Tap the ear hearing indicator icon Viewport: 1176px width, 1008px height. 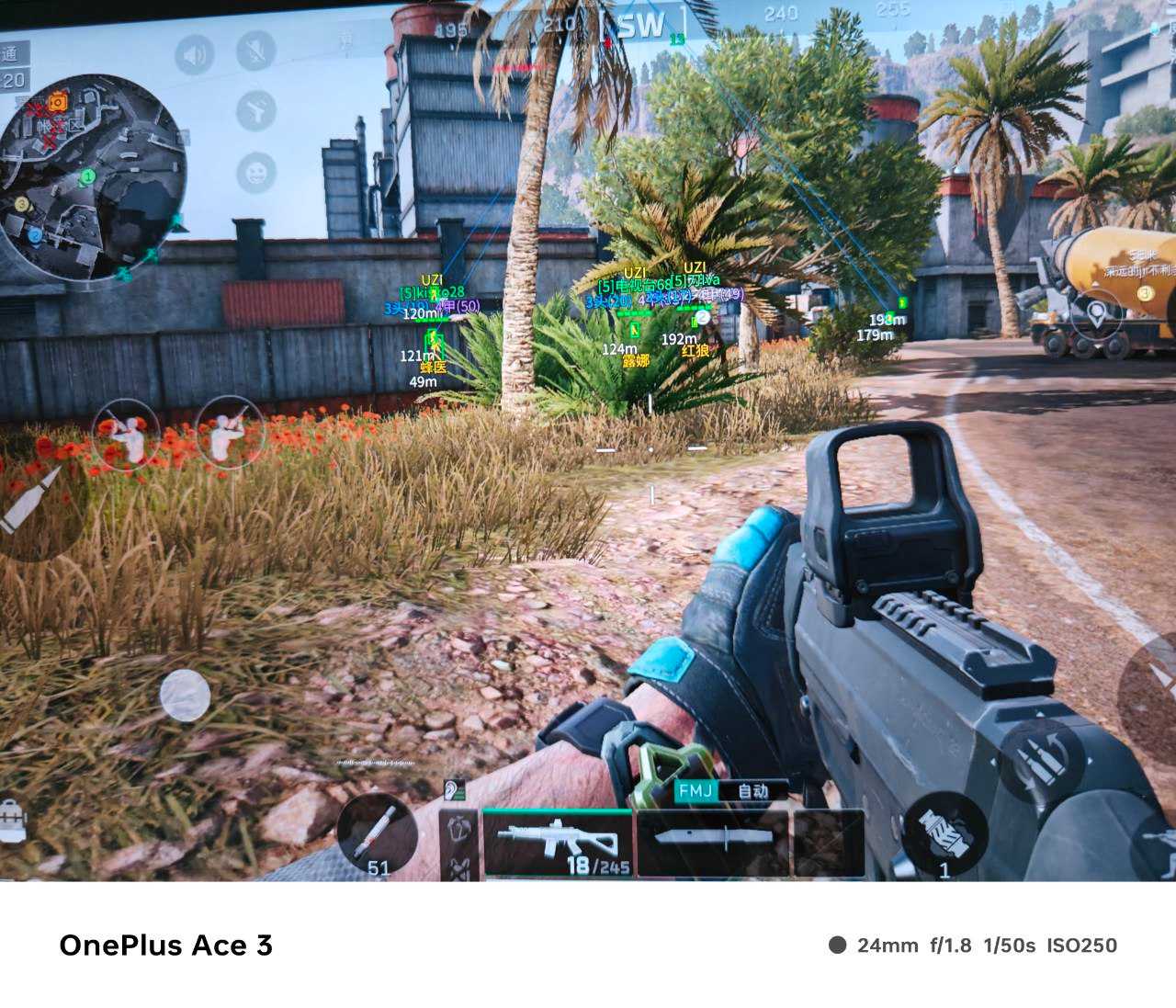(x=453, y=789)
